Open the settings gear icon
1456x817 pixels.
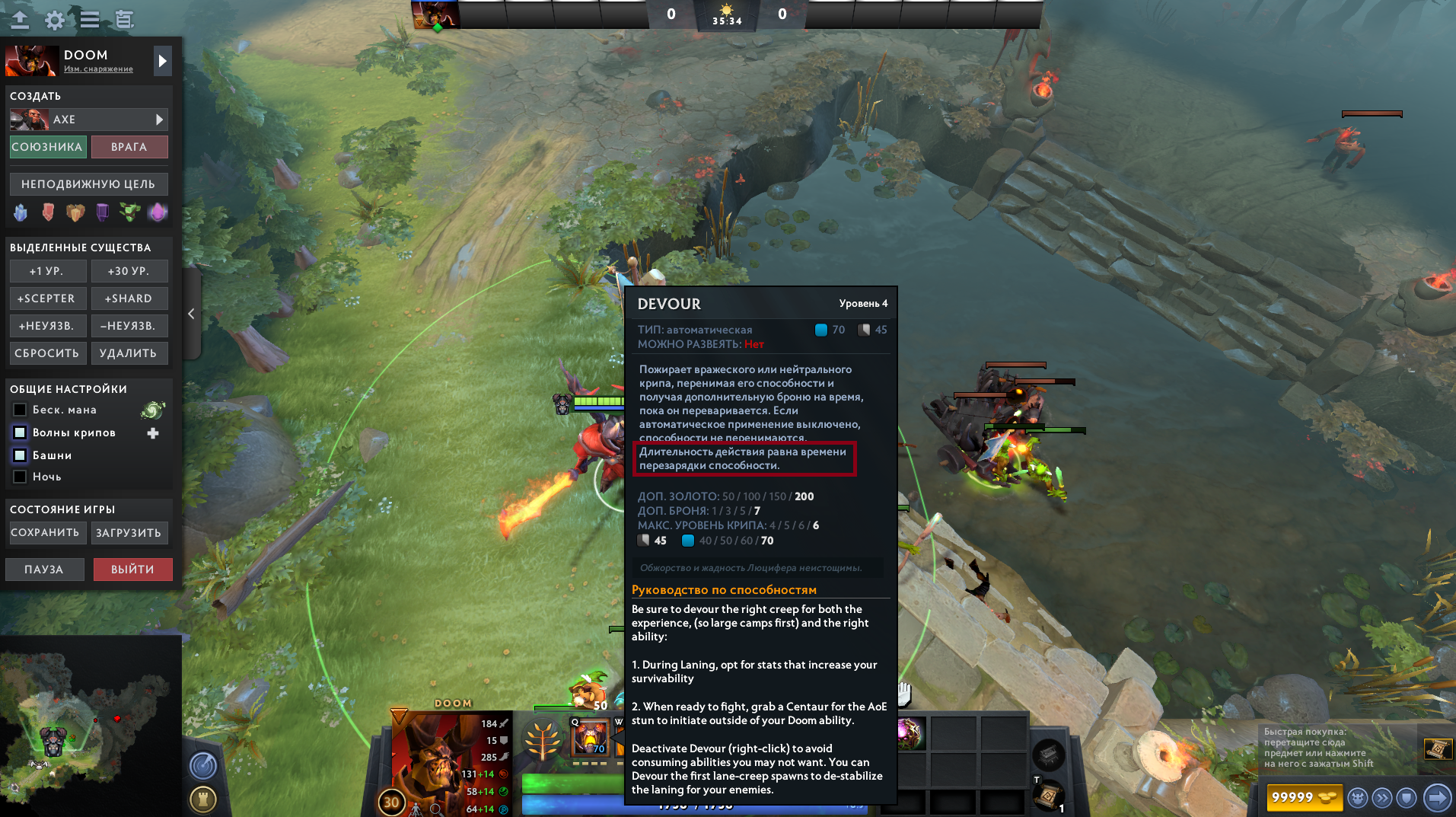click(55, 20)
